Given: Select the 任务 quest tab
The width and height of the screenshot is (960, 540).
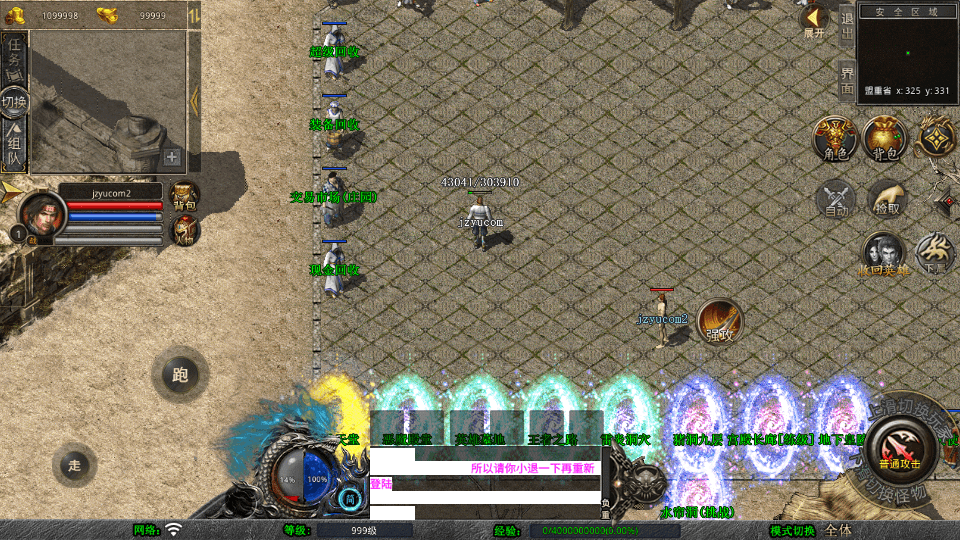Looking at the screenshot, I should (15, 58).
